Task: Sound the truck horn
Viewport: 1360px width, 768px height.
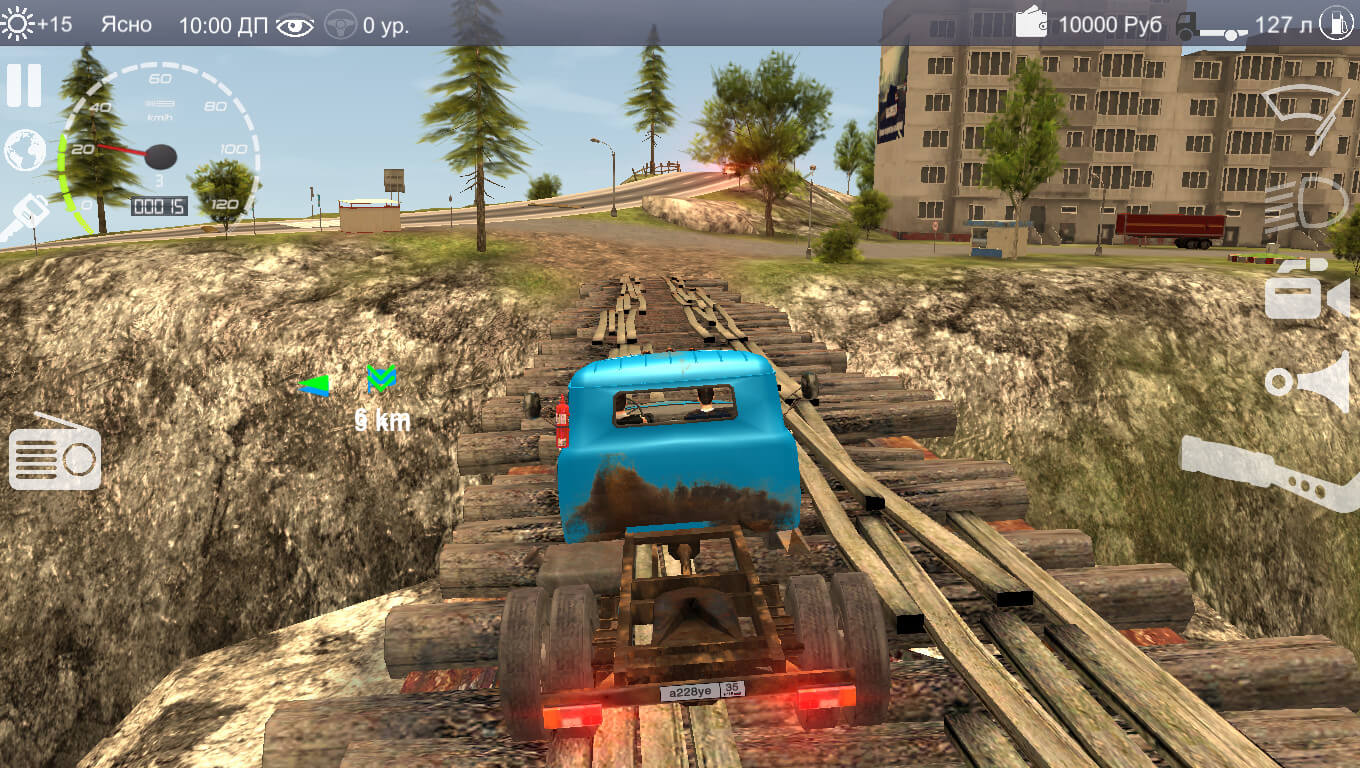Action: [1308, 381]
